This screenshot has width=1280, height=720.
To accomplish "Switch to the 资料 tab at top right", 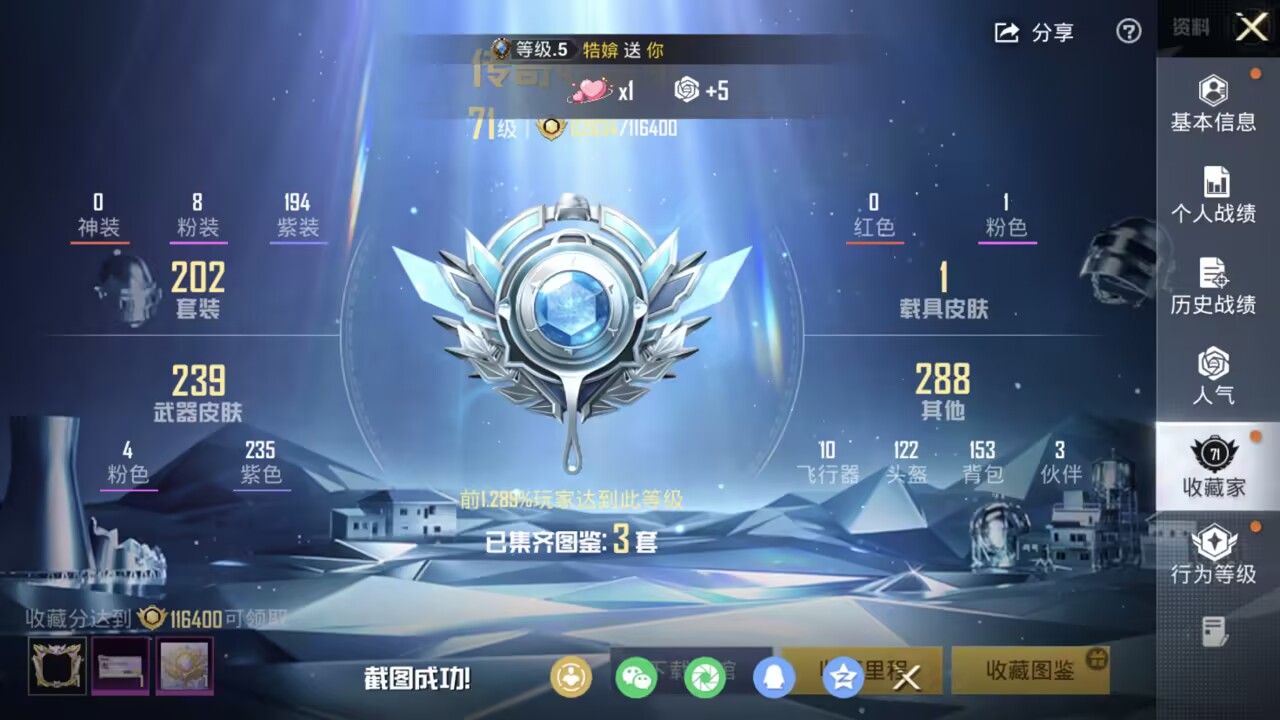I will click(x=1188, y=28).
